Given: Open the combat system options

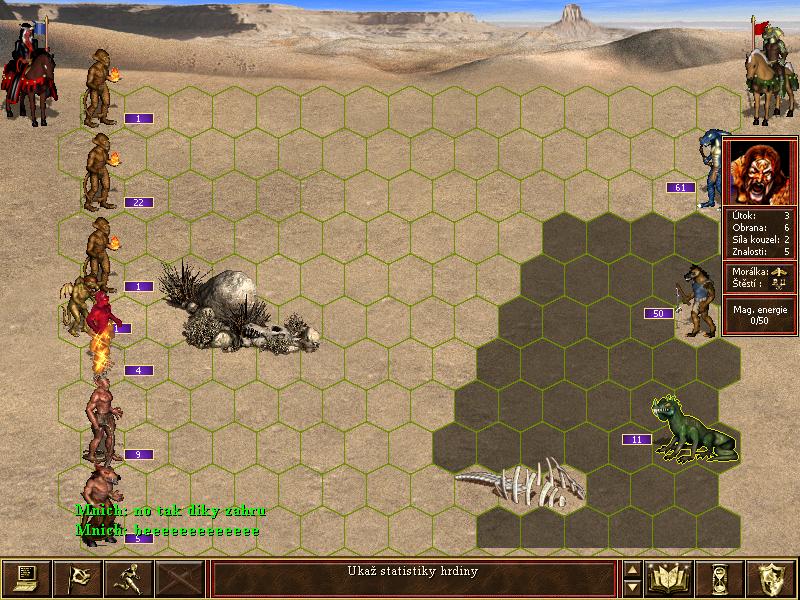Looking at the screenshot, I should point(27,578).
